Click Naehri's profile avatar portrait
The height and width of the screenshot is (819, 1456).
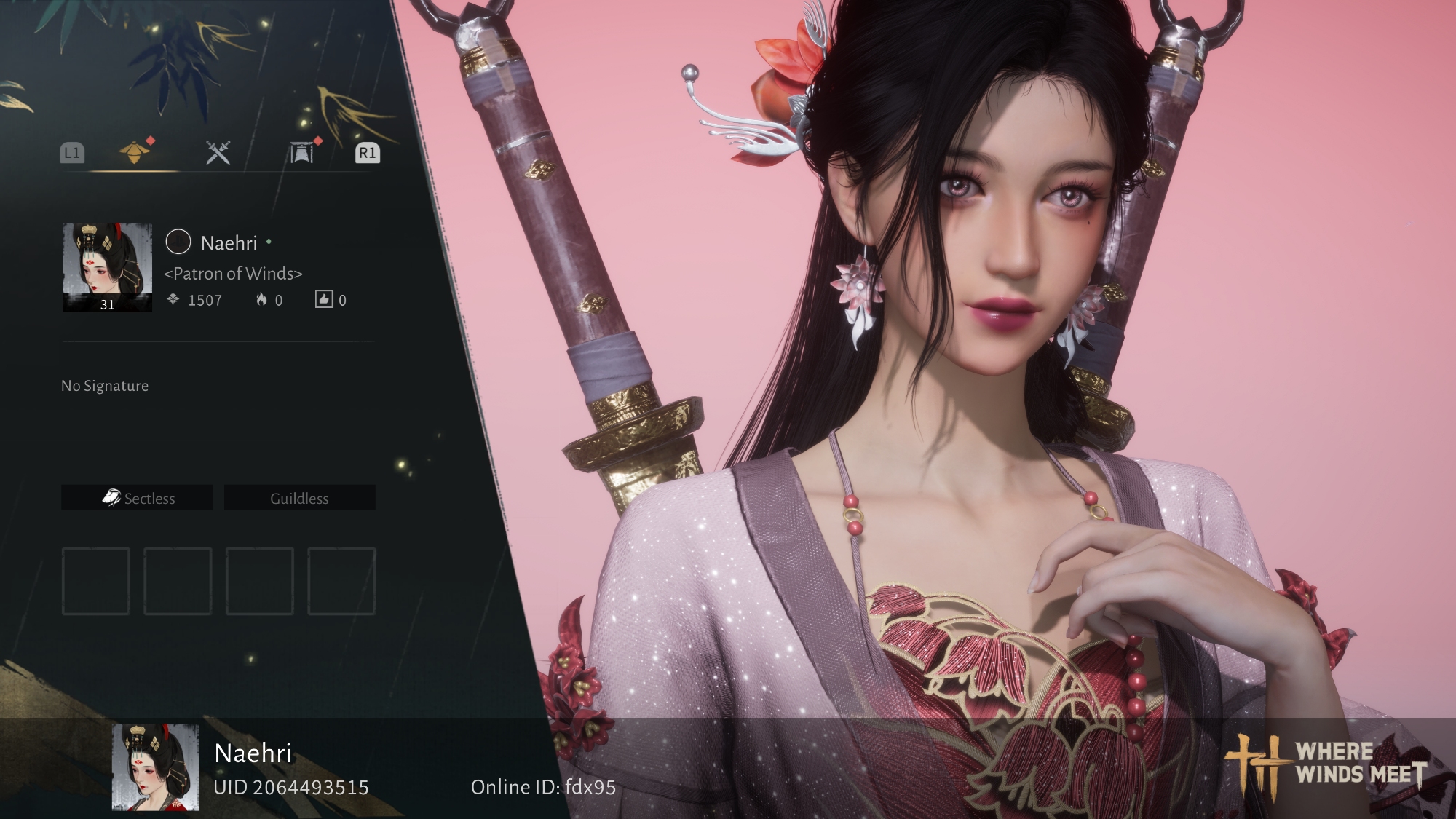tap(107, 267)
